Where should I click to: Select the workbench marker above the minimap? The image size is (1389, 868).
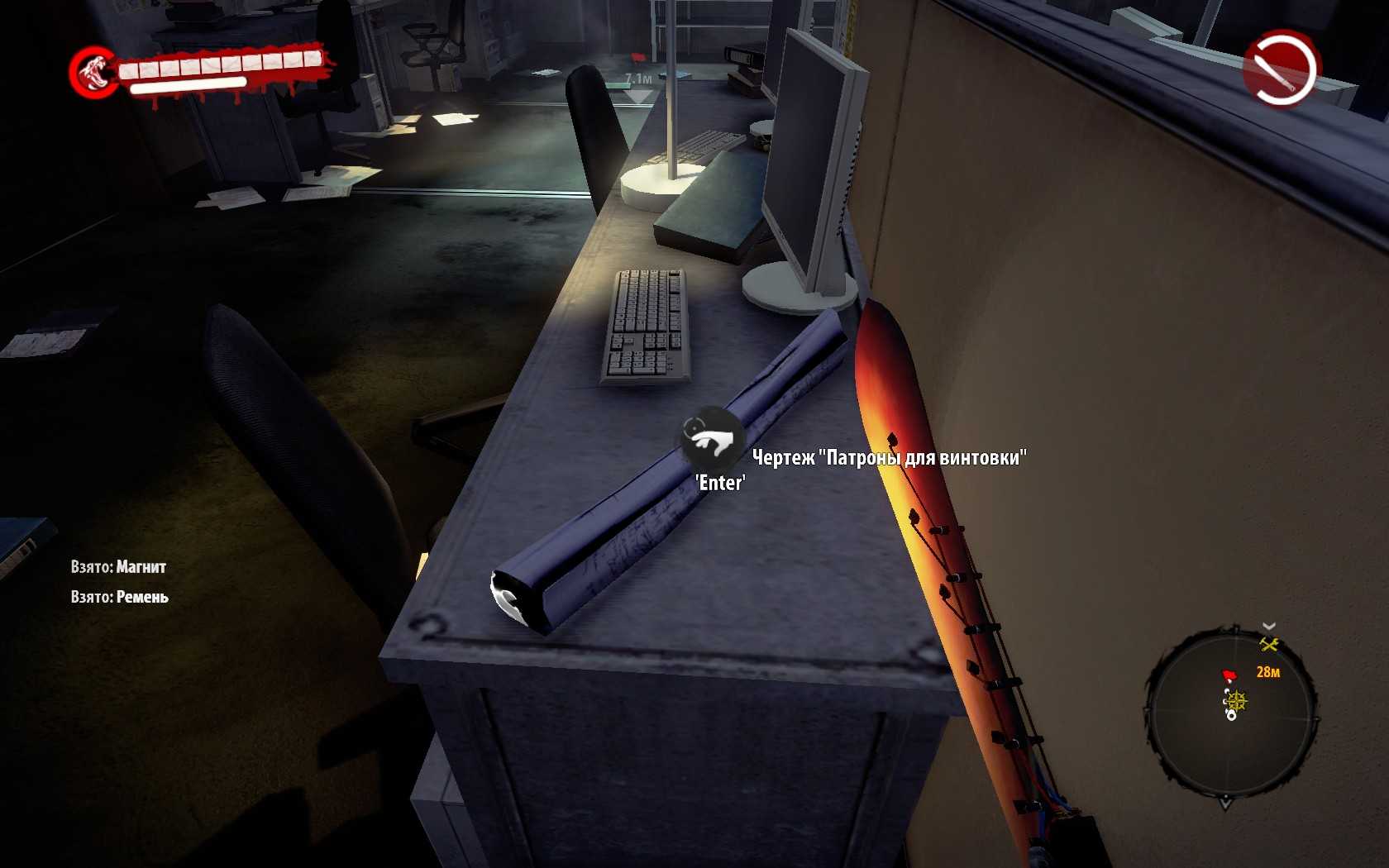click(1269, 645)
